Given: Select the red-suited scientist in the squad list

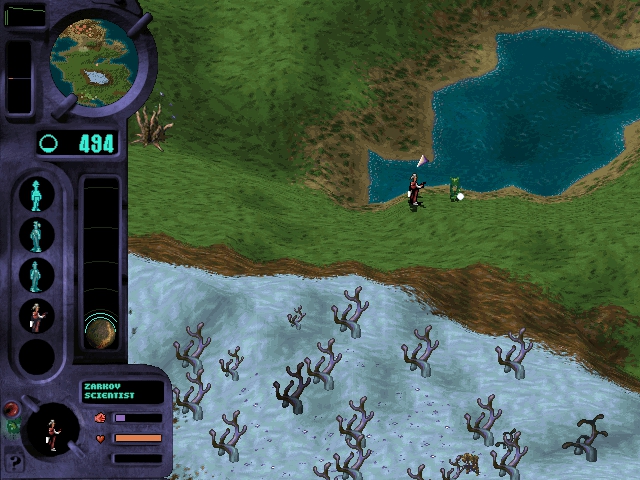Looking at the screenshot, I should (x=37, y=317).
